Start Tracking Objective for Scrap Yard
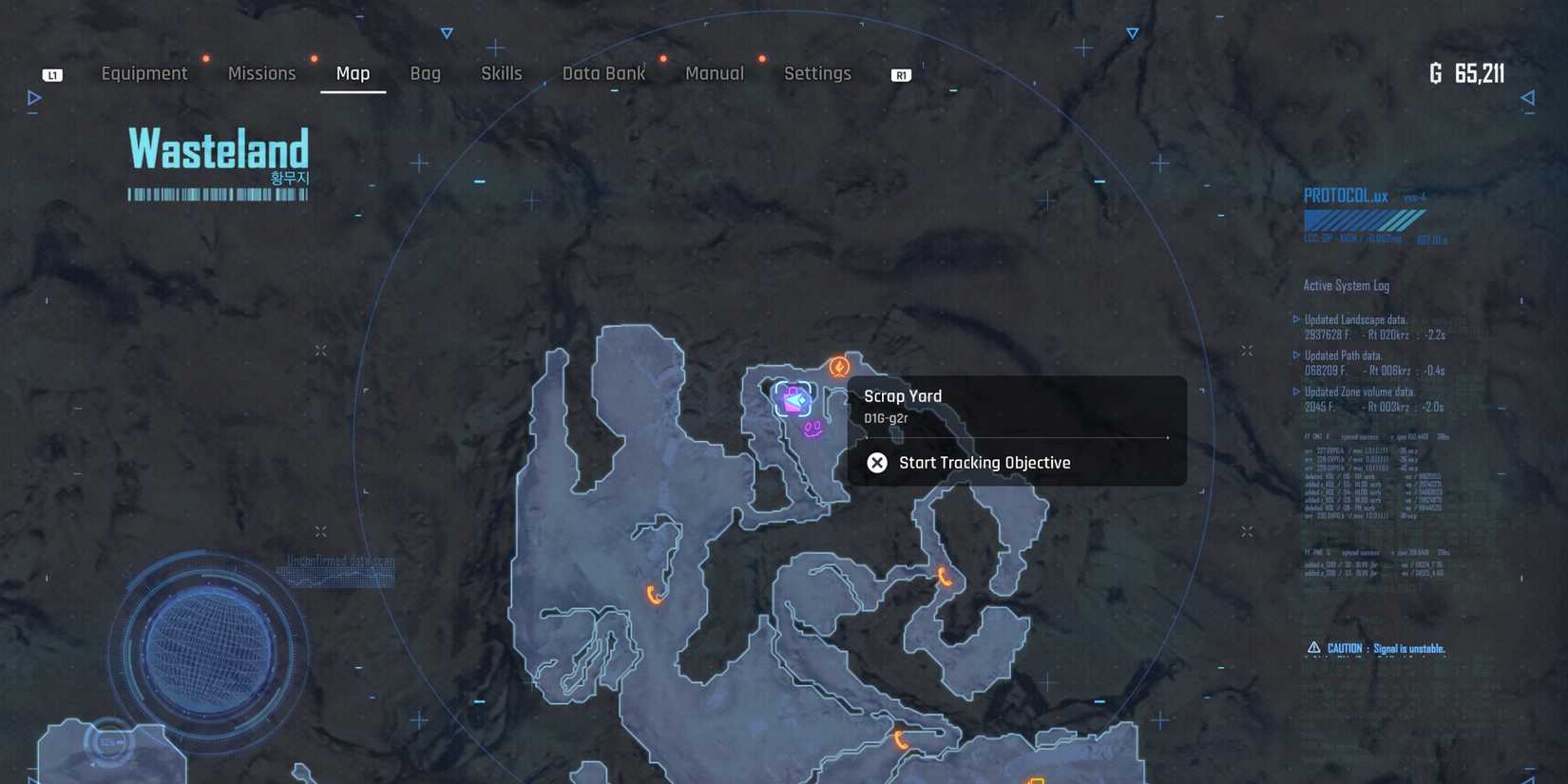The height and width of the screenshot is (784, 1568). click(984, 463)
